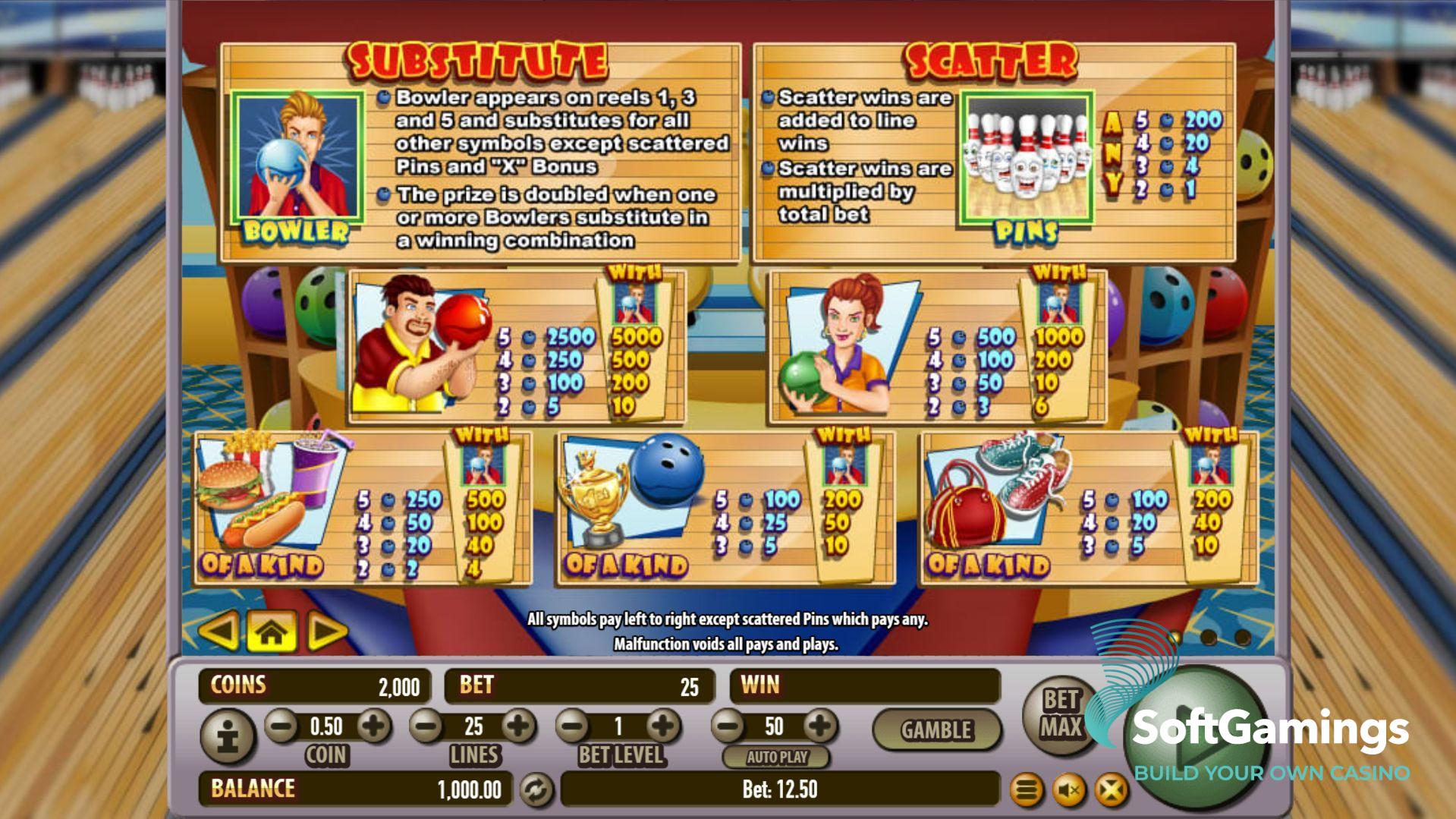This screenshot has height=819, width=1456.
Task: Decrease the coin value
Action: (281, 726)
